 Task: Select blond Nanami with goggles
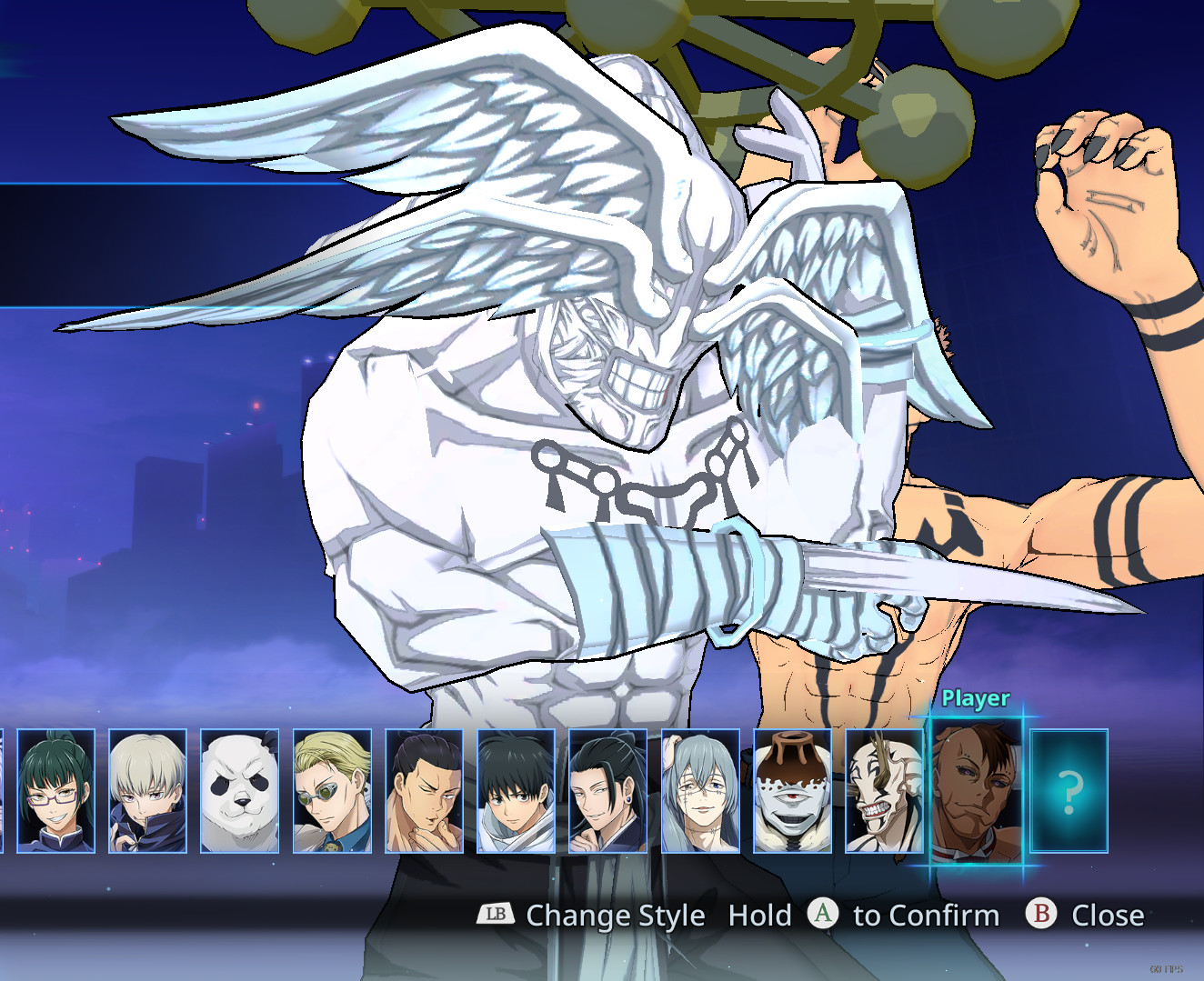[332, 791]
